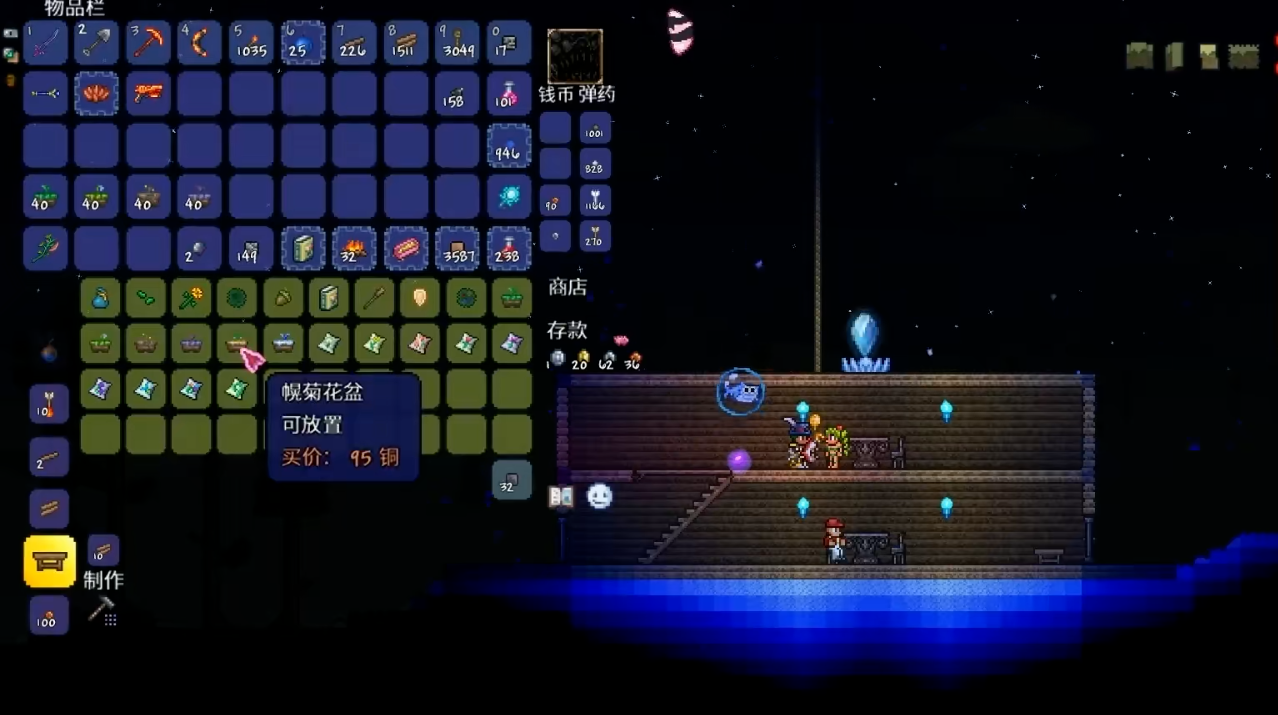The image size is (1278, 715).
Task: Pick the shovel in hotbar slot 2
Action: pos(97,43)
